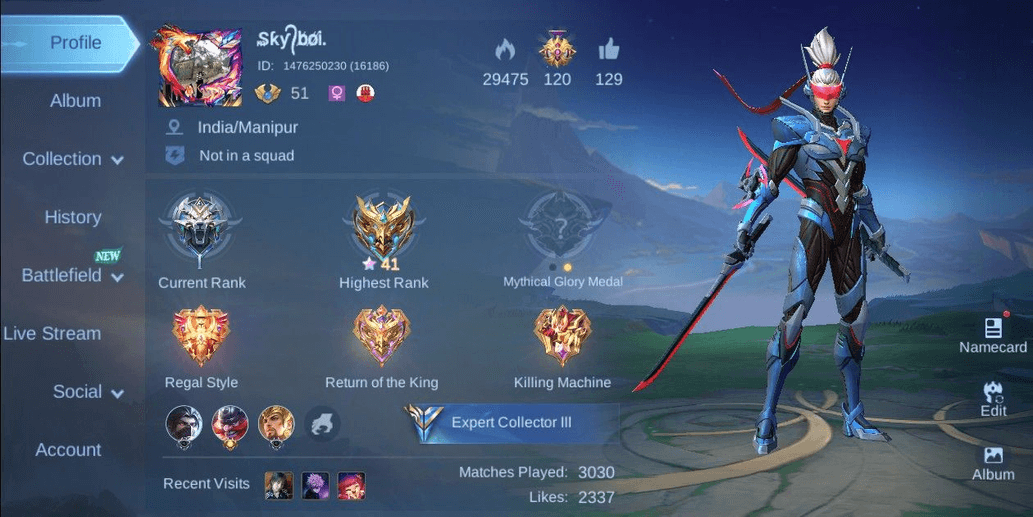Open the Live Stream tab
This screenshot has height=517, width=1033.
coord(52,334)
